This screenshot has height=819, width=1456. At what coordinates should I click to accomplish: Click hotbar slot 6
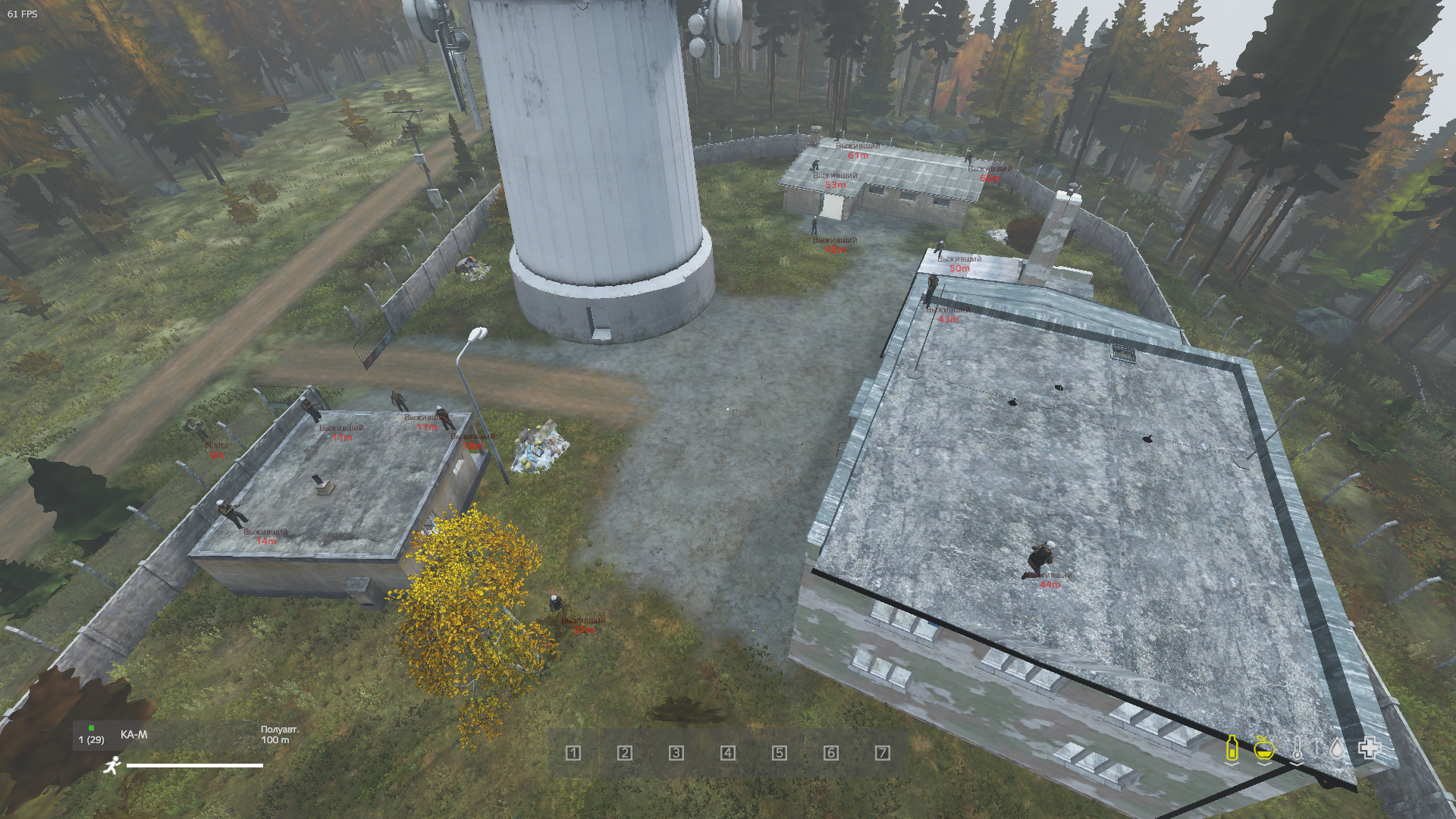tap(831, 753)
